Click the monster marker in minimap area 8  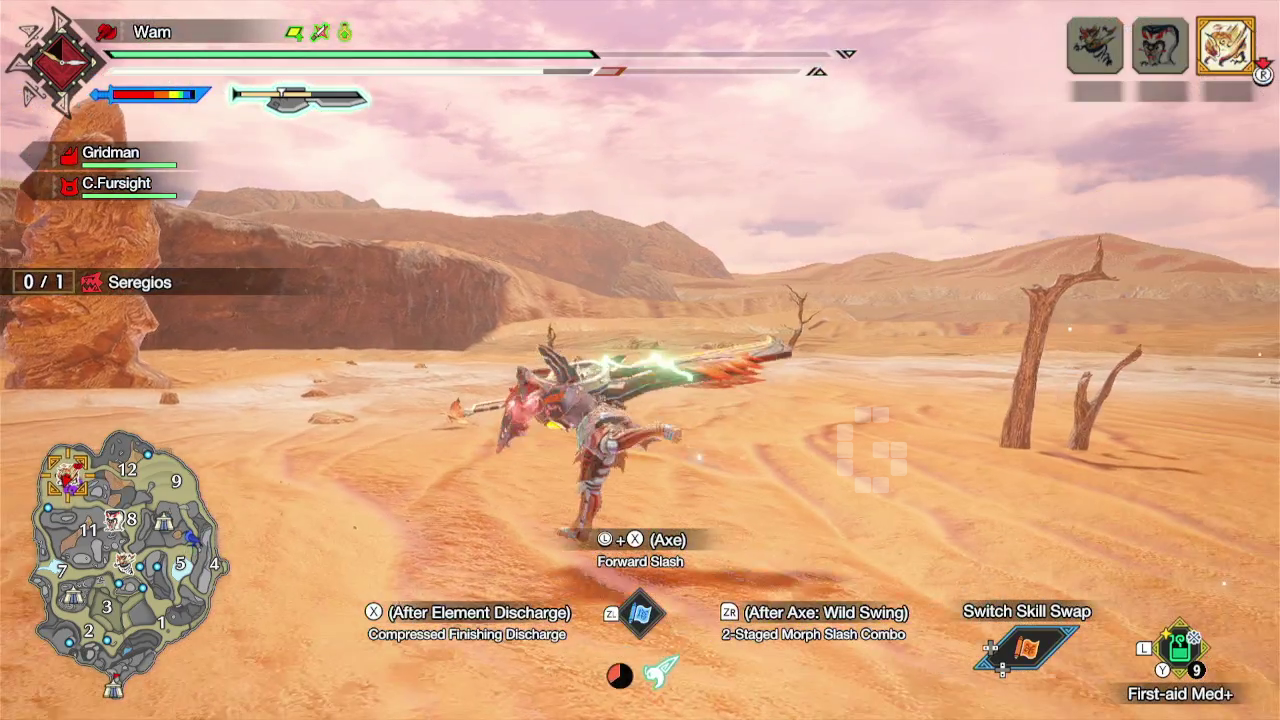[113, 520]
